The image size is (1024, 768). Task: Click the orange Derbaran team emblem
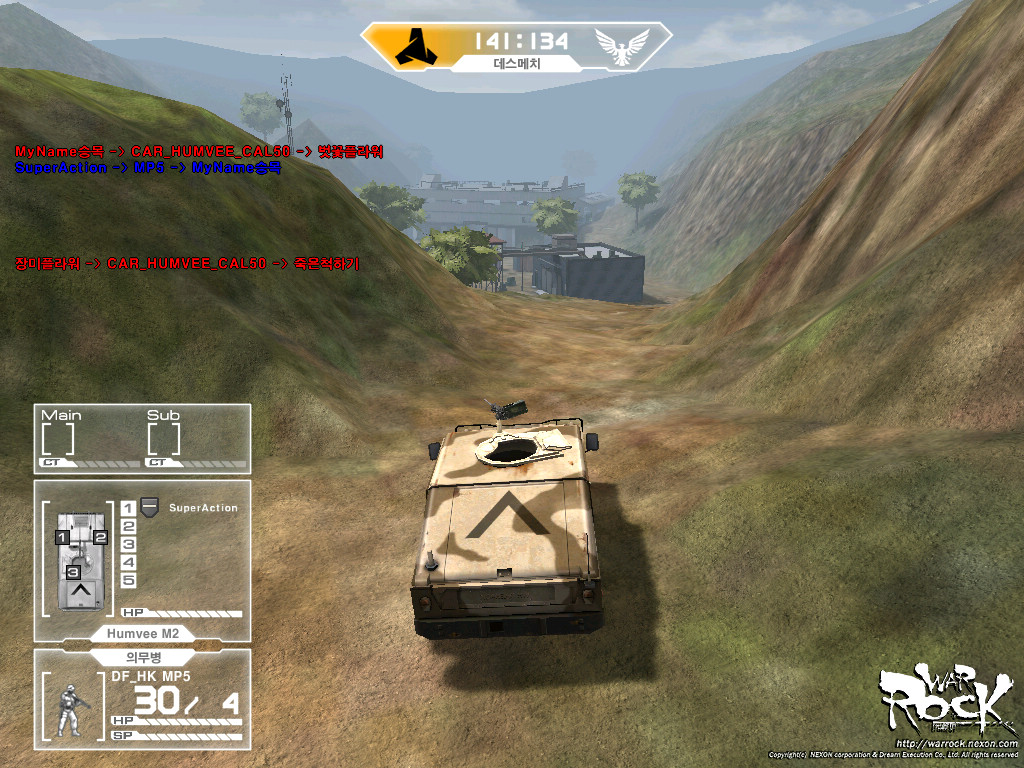pos(412,45)
